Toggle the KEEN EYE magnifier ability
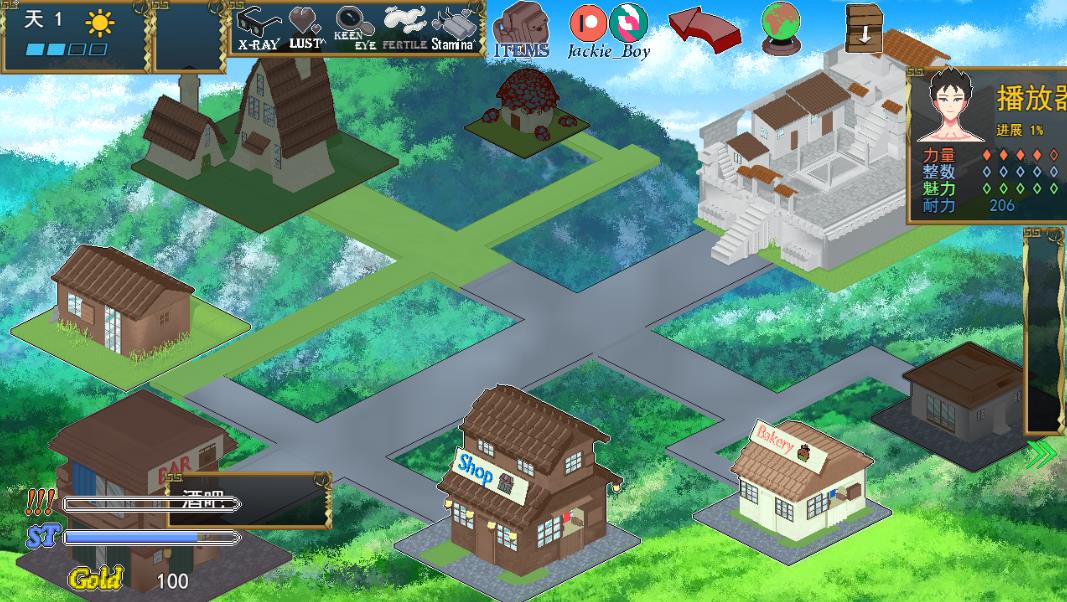The image size is (1067, 602). (x=353, y=27)
